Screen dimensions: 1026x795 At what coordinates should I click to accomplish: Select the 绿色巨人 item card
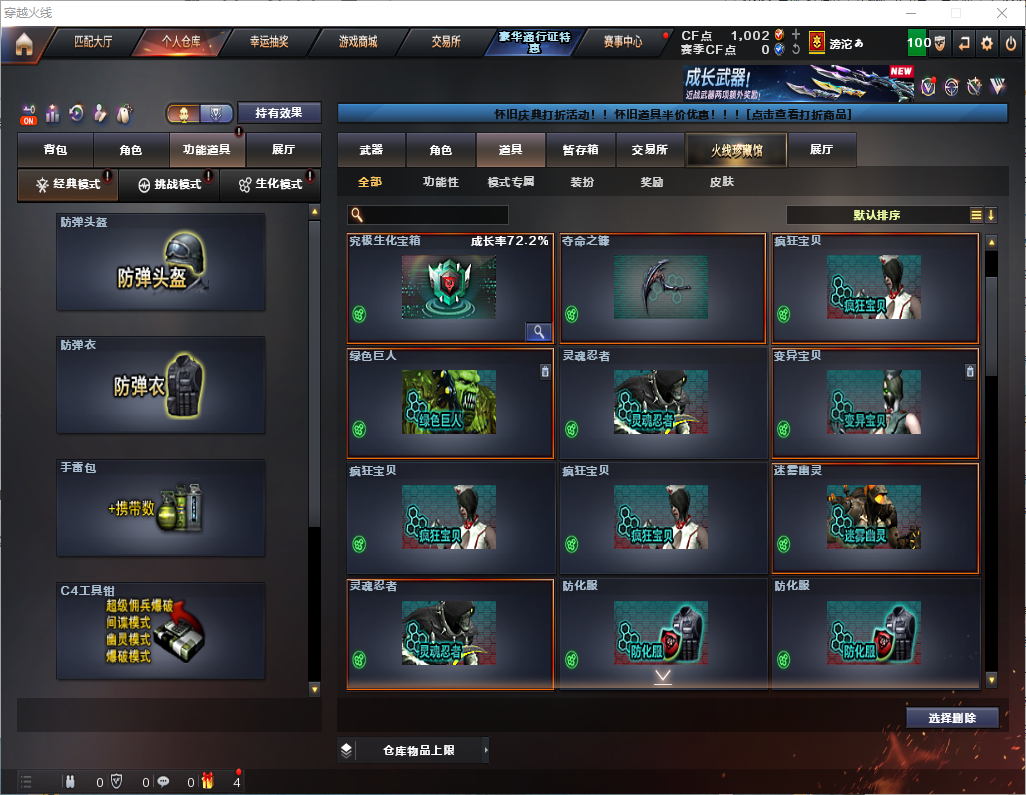coord(449,402)
